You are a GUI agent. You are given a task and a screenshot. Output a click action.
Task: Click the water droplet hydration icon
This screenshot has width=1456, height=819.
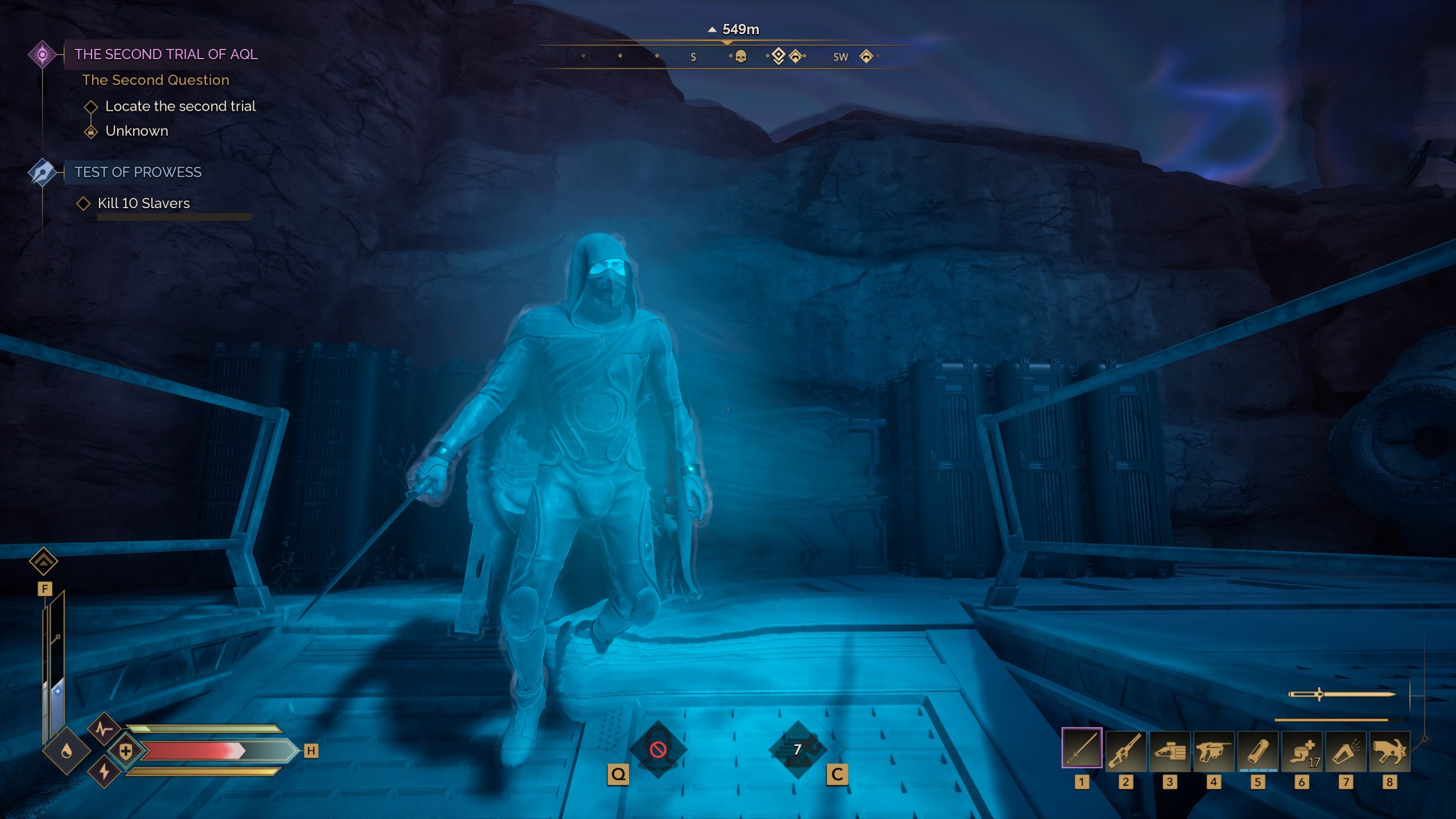coord(67,751)
